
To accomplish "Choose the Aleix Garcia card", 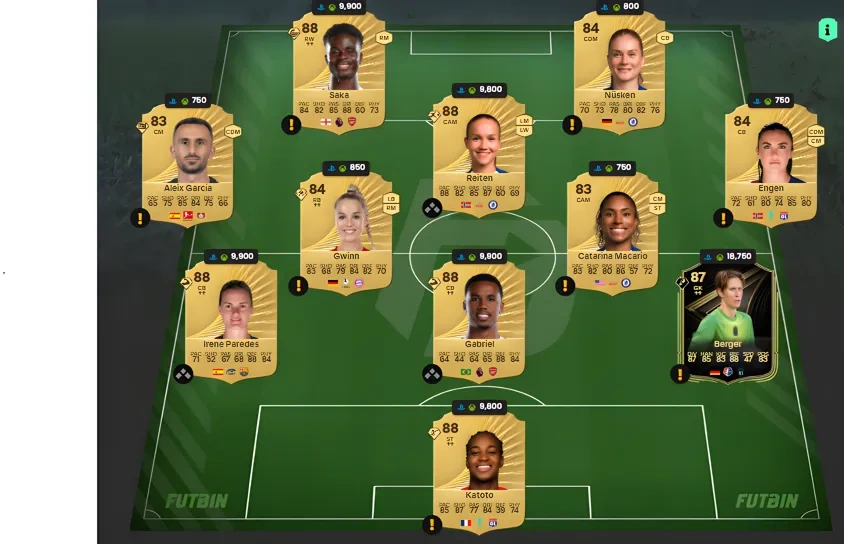I will tap(187, 160).
